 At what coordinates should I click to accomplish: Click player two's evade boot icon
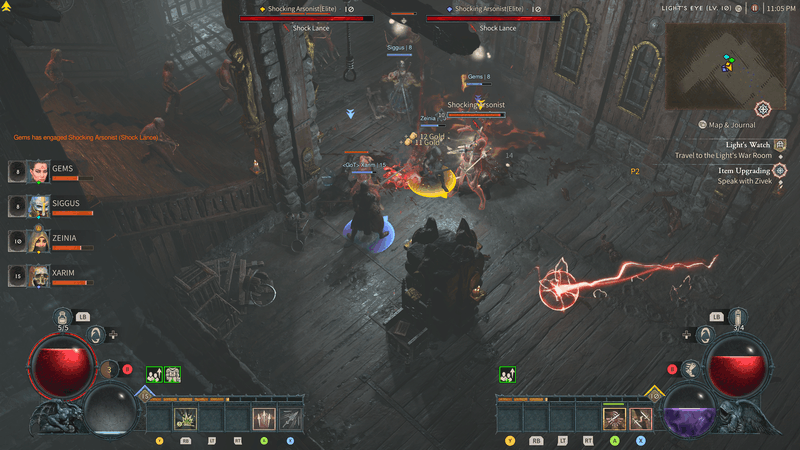coord(690,369)
